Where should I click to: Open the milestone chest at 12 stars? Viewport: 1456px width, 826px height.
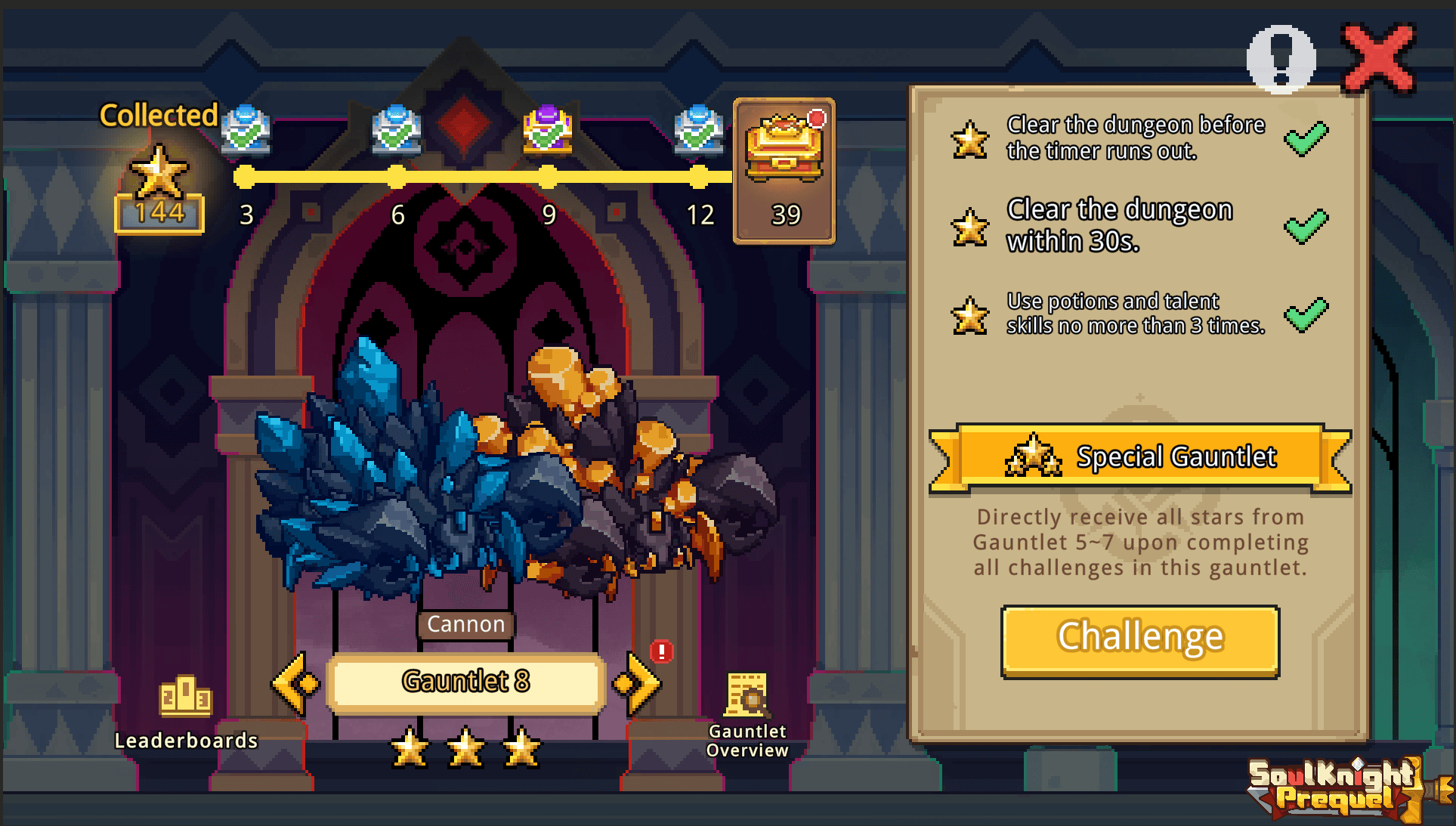(699, 130)
